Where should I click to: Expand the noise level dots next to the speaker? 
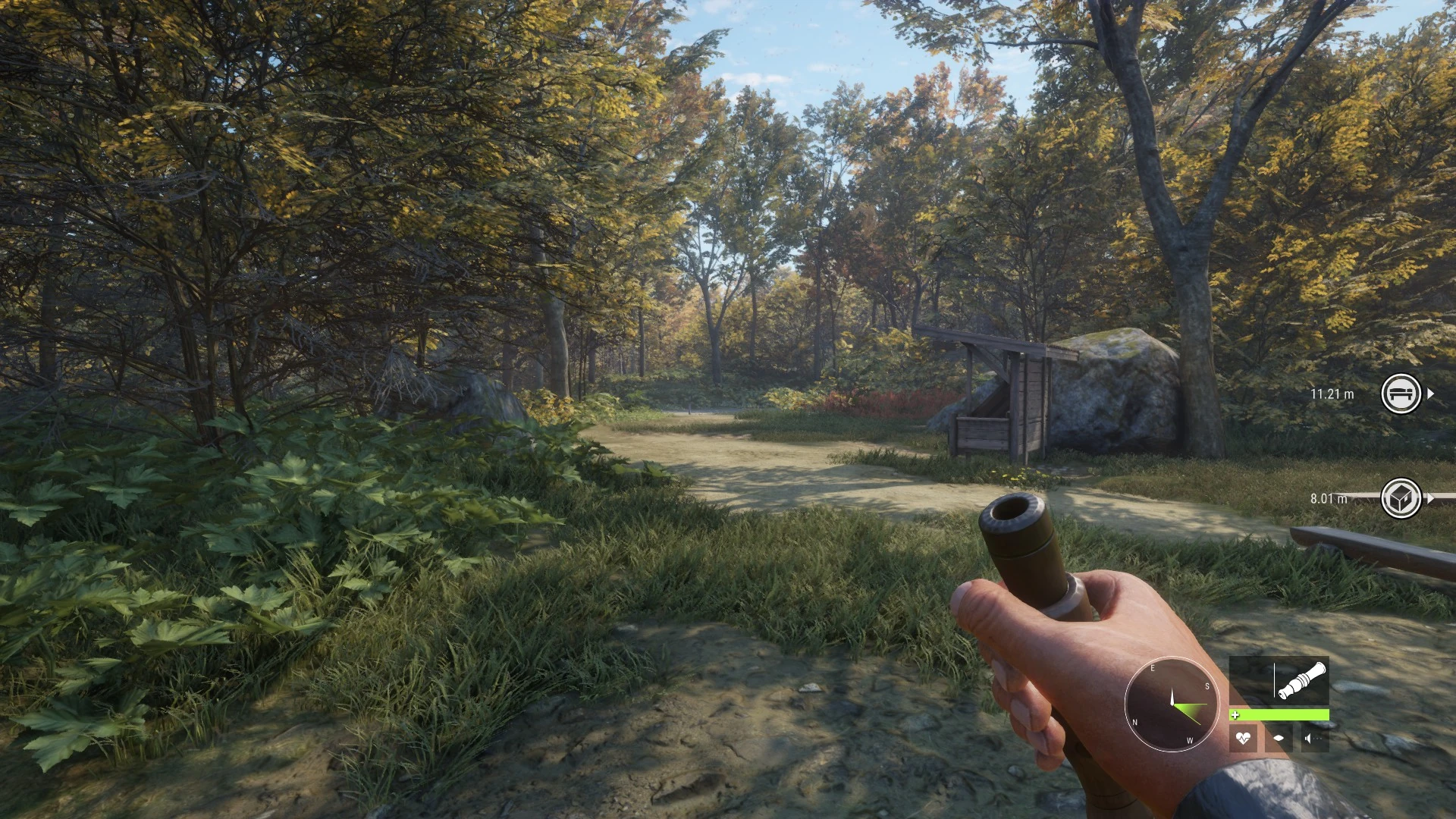point(1318,739)
